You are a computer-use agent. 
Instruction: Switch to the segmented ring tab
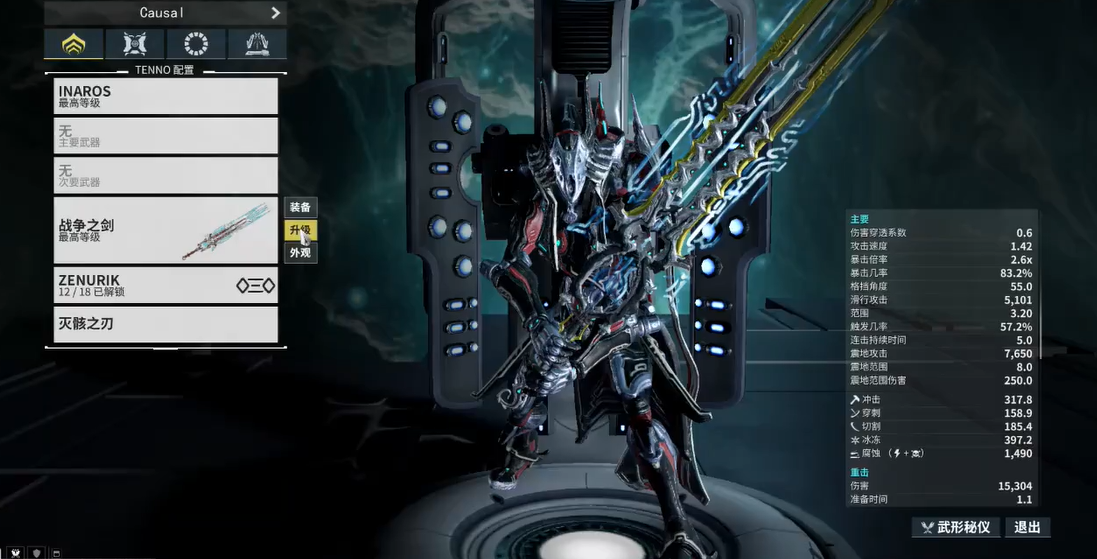pyautogui.click(x=195, y=44)
